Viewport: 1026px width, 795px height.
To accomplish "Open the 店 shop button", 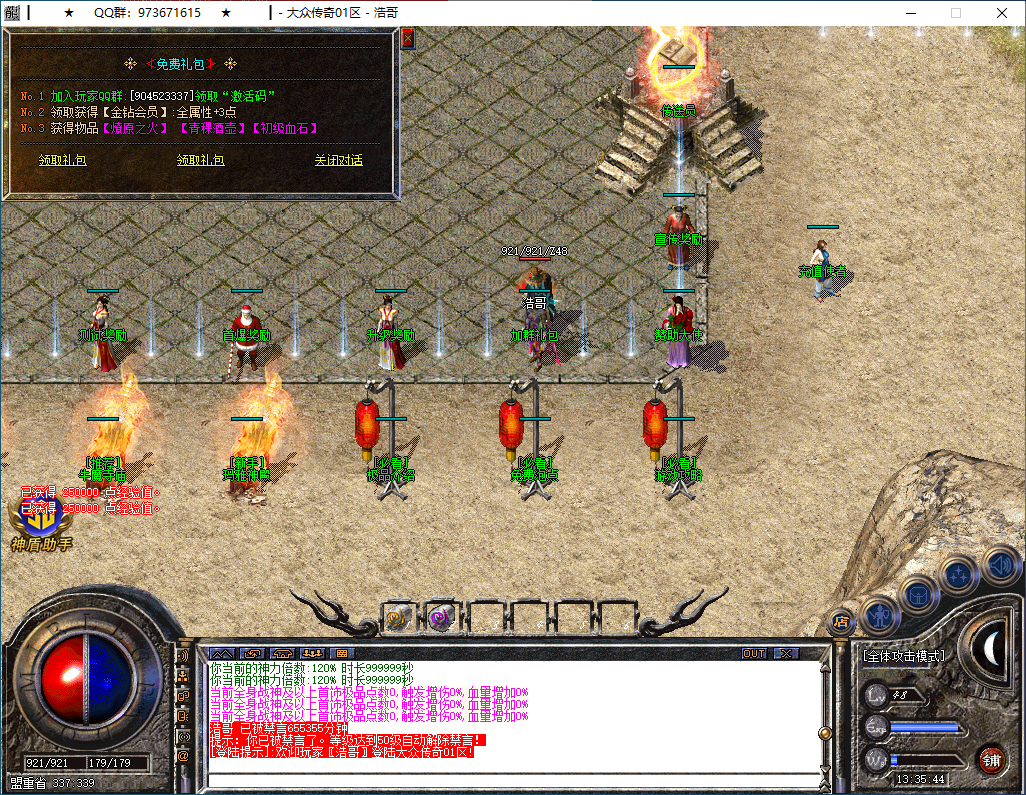I will point(842,620).
